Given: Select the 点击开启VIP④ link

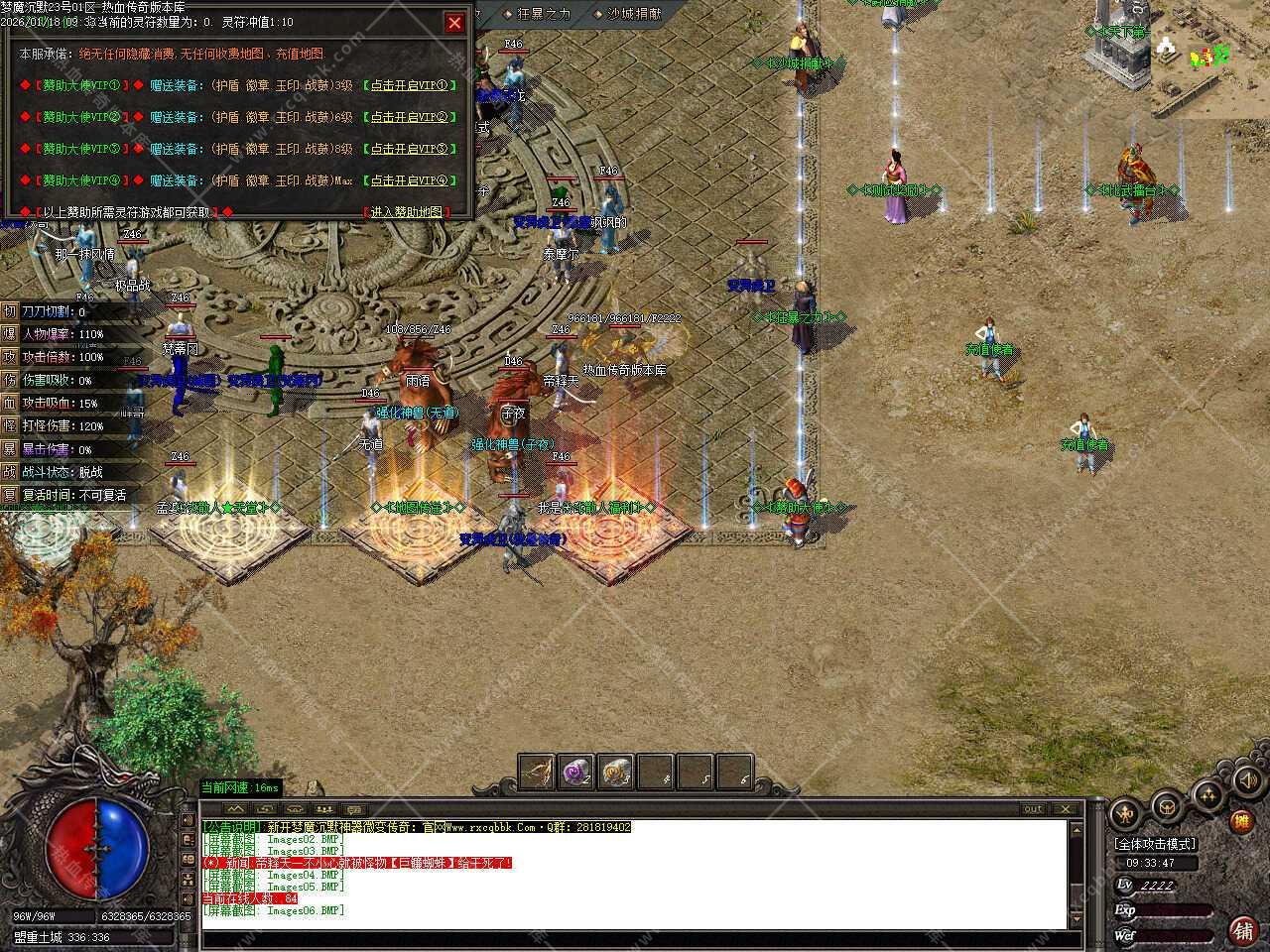Looking at the screenshot, I should pyautogui.click(x=410, y=181).
